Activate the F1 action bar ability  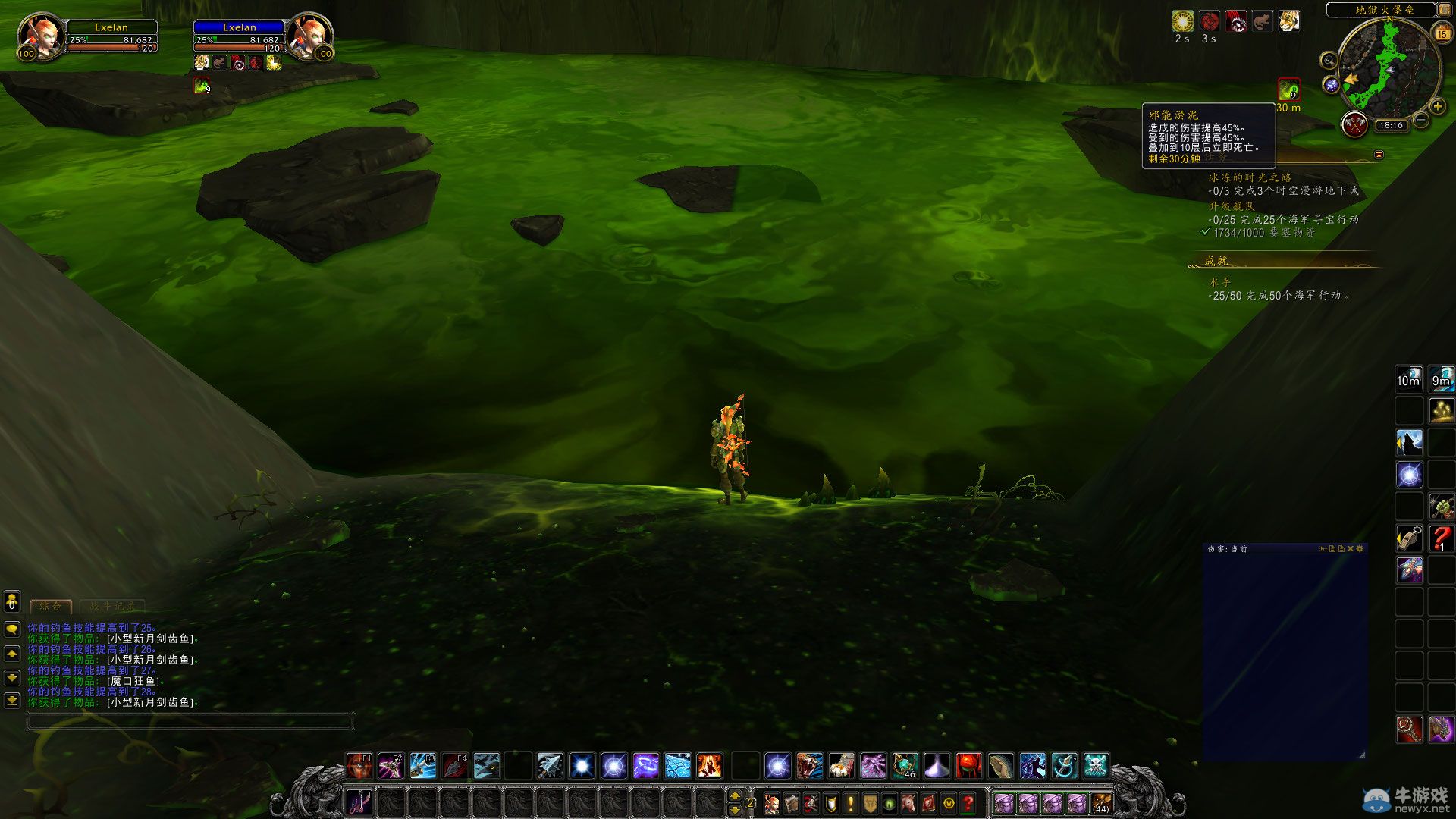pos(359,766)
